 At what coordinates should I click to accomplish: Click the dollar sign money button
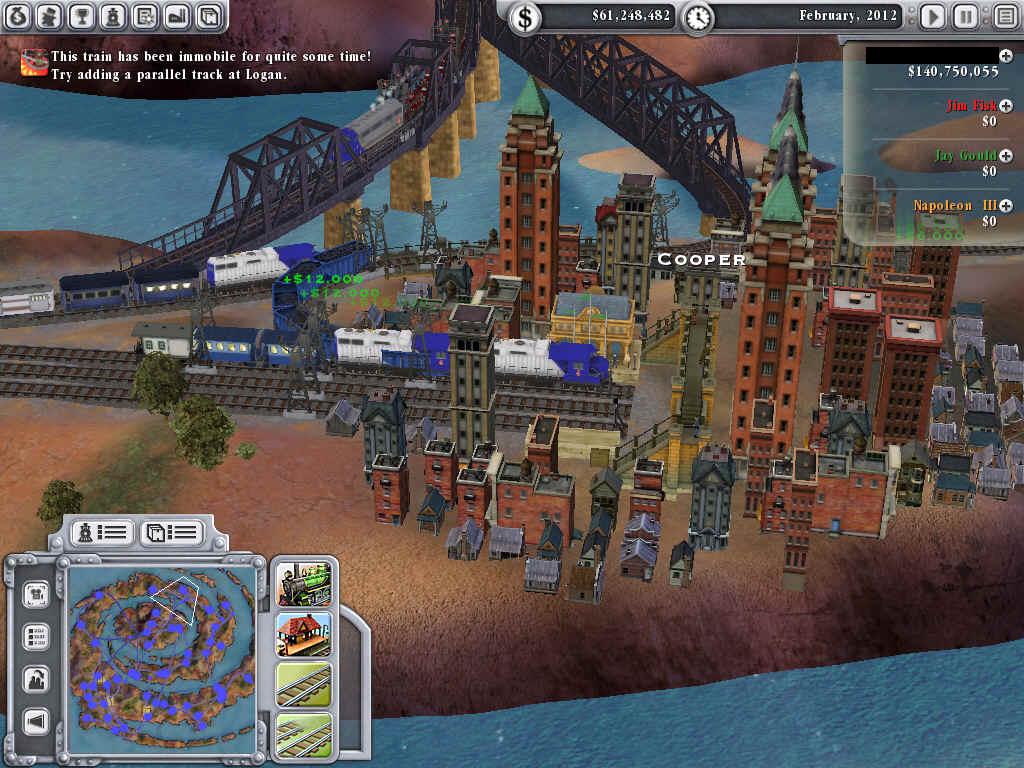525,16
